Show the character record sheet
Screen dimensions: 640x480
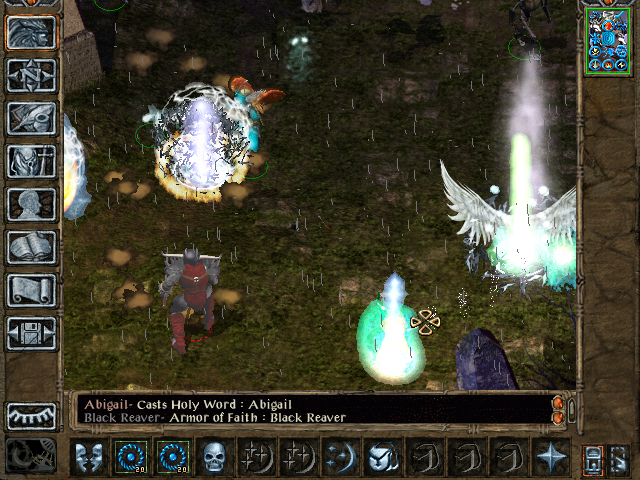pos(31,204)
